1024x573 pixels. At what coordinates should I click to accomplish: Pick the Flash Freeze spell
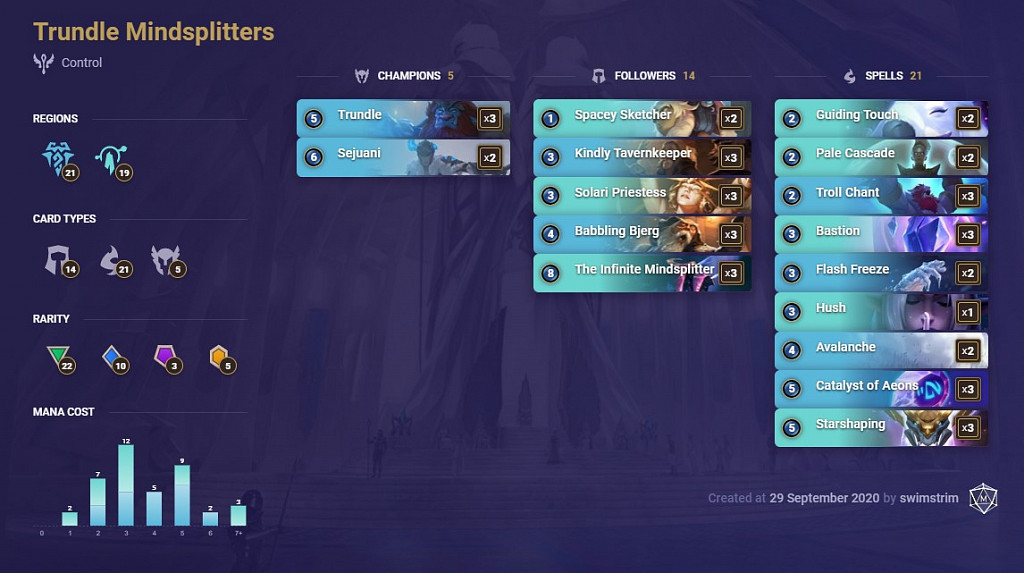coord(881,272)
